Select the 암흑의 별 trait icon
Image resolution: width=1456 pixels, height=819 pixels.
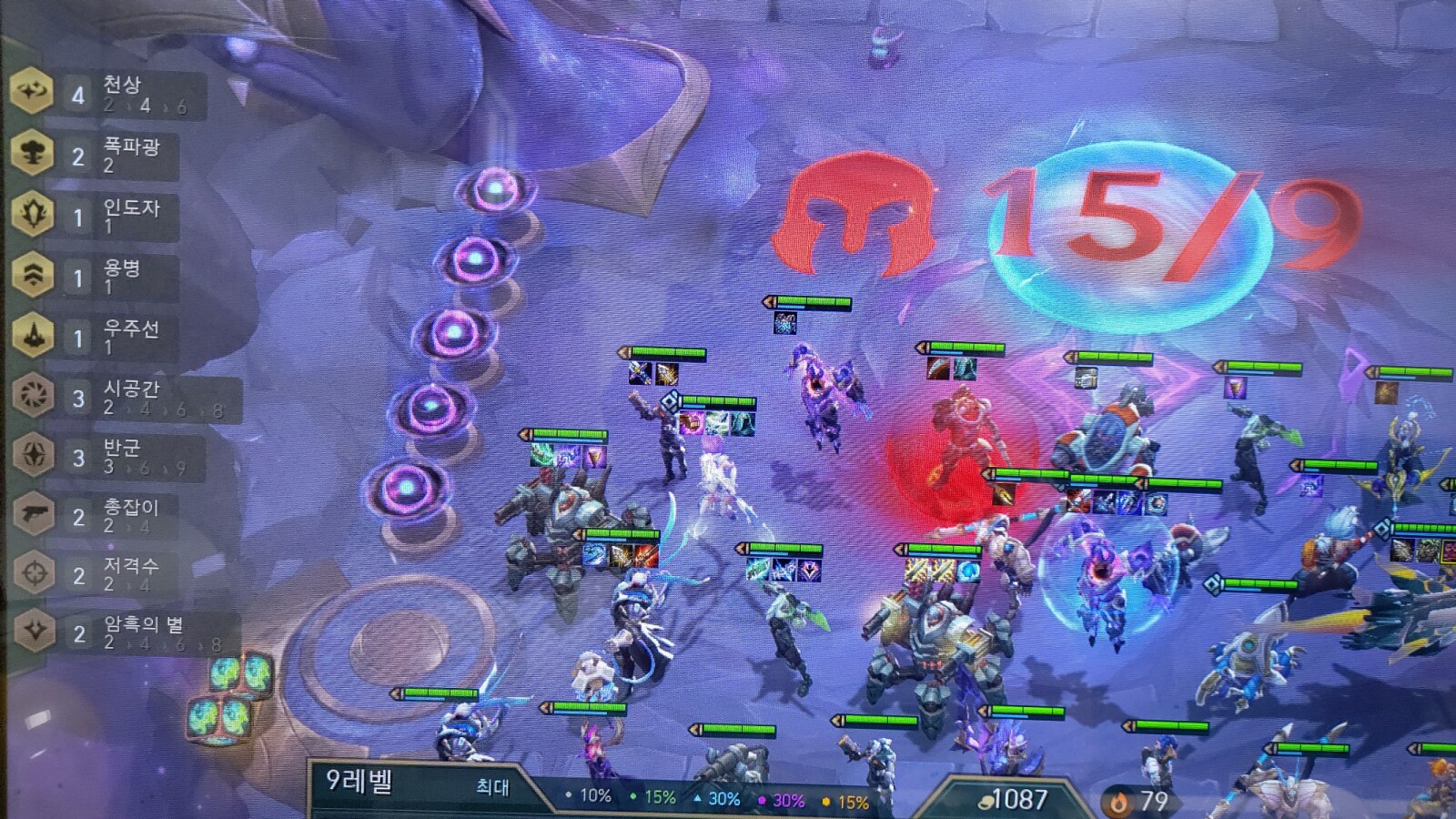pyautogui.click(x=35, y=632)
